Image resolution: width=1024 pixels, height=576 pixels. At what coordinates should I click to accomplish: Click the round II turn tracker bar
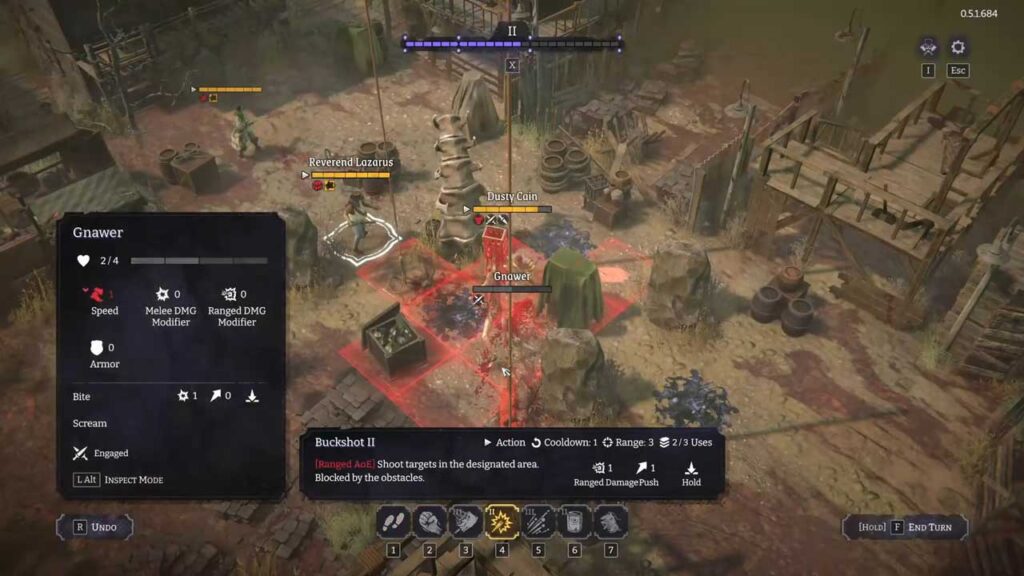[x=512, y=43]
